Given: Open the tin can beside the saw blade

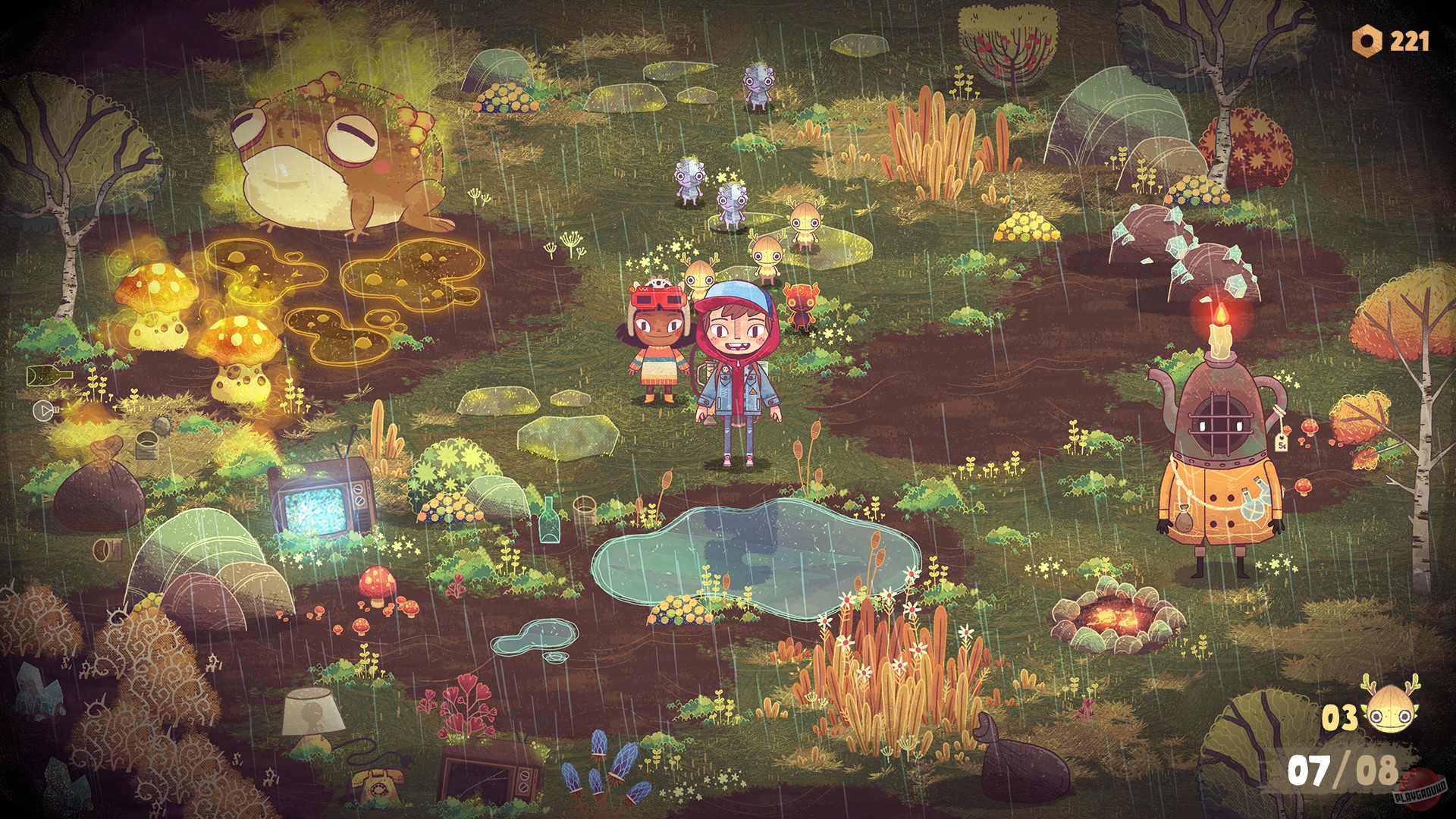Looking at the screenshot, I should coord(146,446).
